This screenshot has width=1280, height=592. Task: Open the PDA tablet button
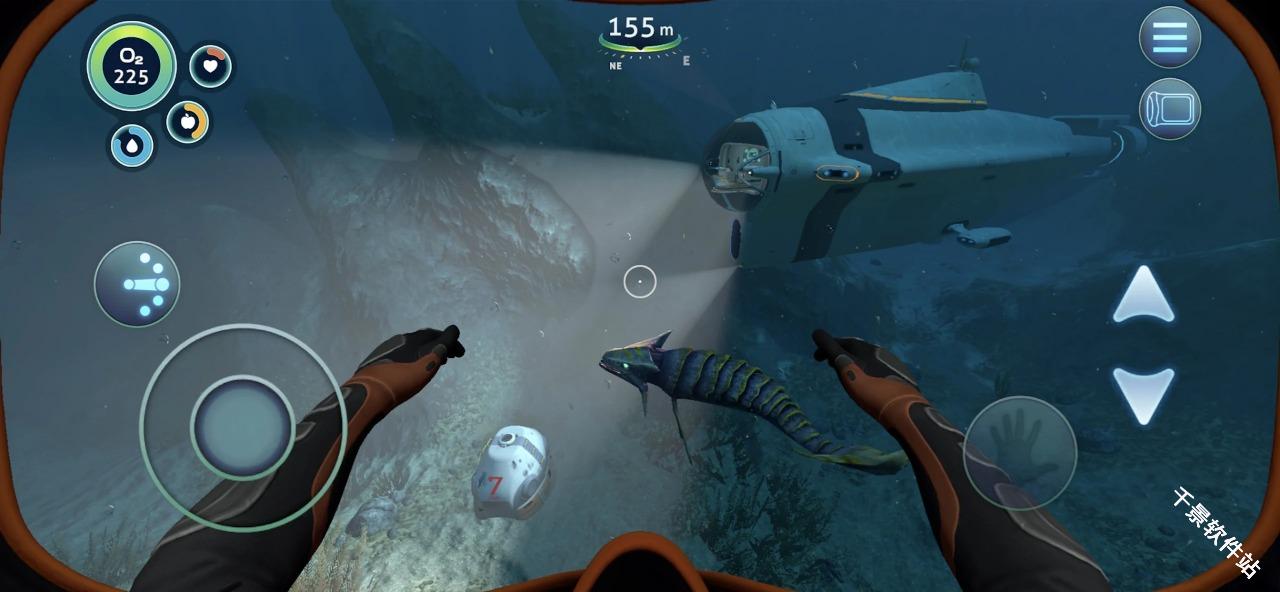pyautogui.click(x=1169, y=109)
